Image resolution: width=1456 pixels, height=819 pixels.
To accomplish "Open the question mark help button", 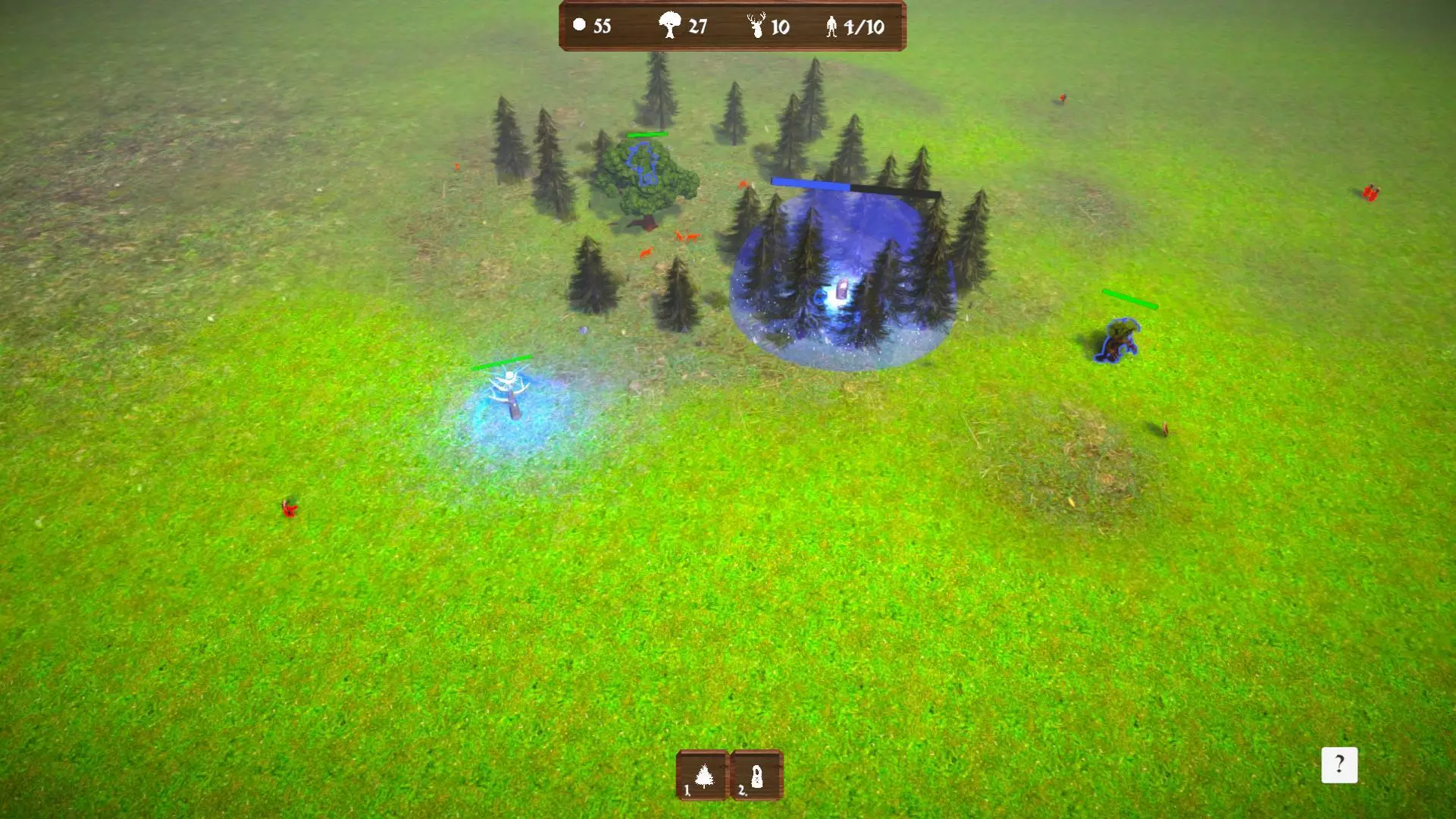I will pyautogui.click(x=1339, y=764).
